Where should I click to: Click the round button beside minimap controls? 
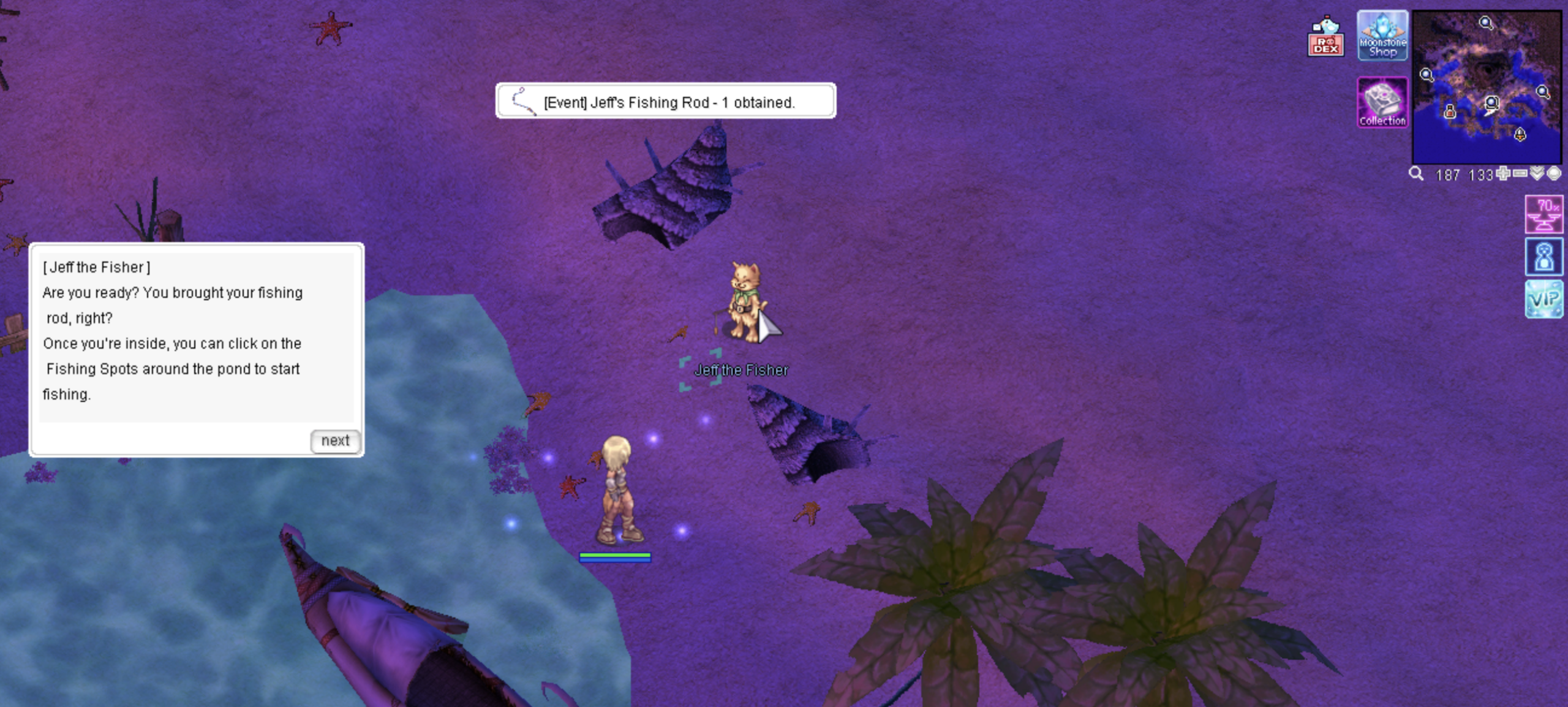pyautogui.click(x=1554, y=174)
